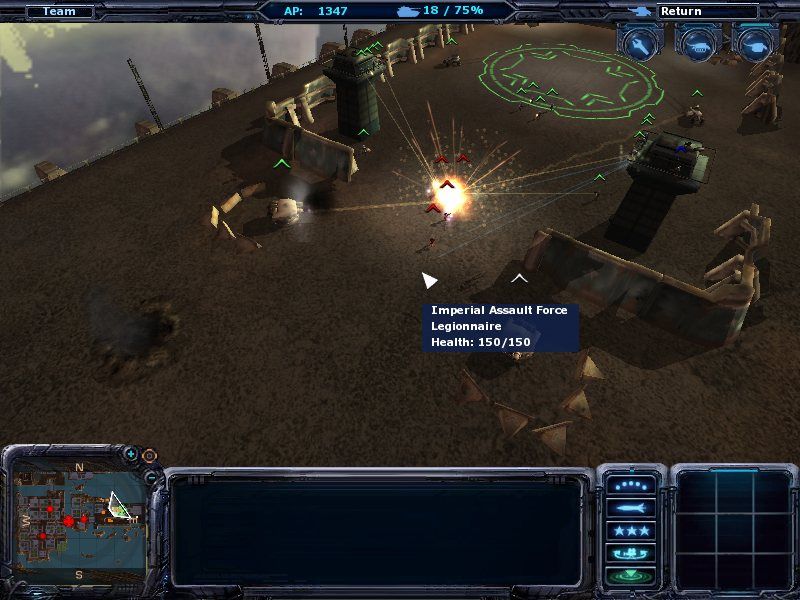
Task: Select the wrench repair icon
Action: pyautogui.click(x=640, y=42)
